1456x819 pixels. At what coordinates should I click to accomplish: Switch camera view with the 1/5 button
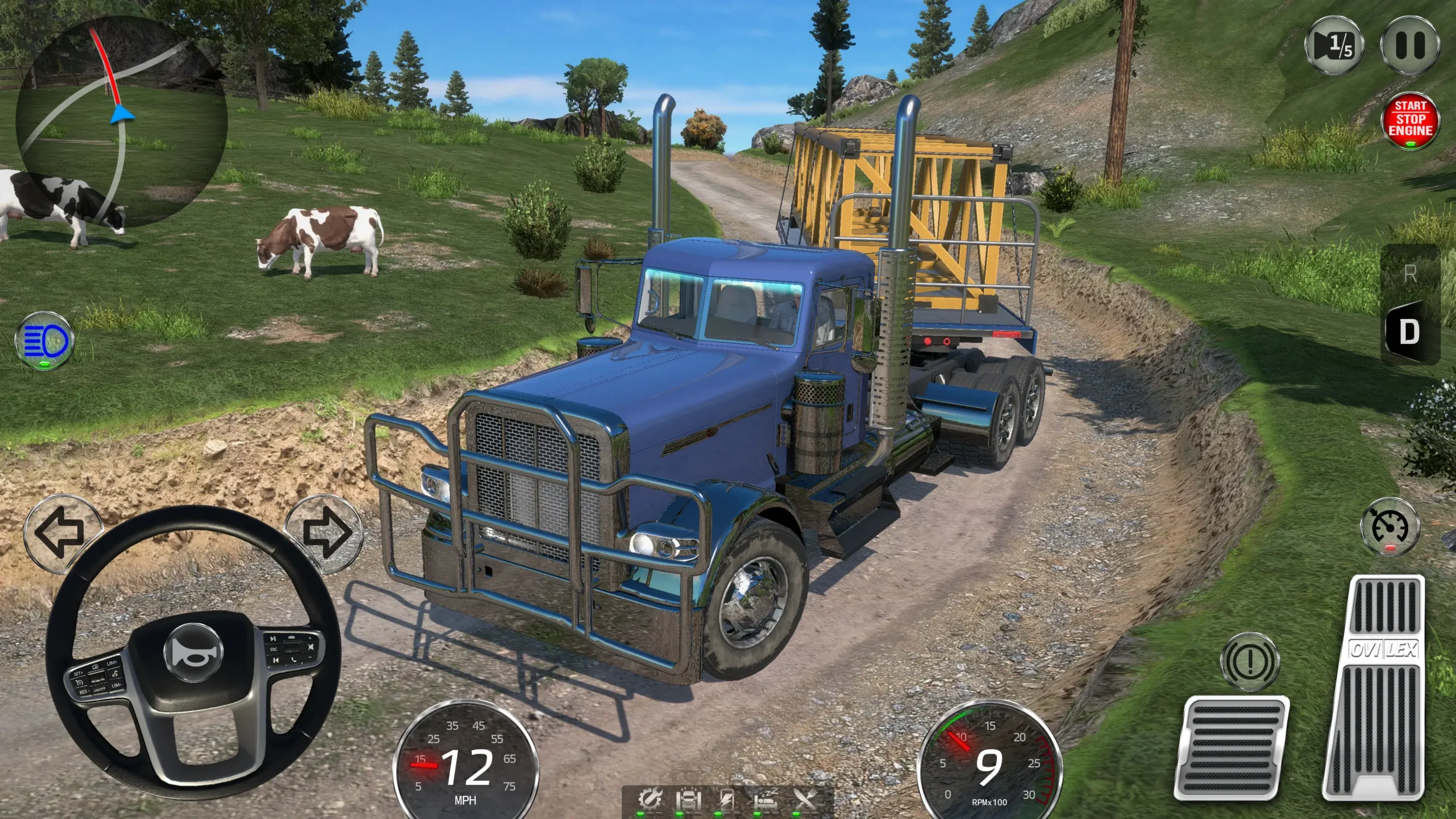(x=1334, y=45)
